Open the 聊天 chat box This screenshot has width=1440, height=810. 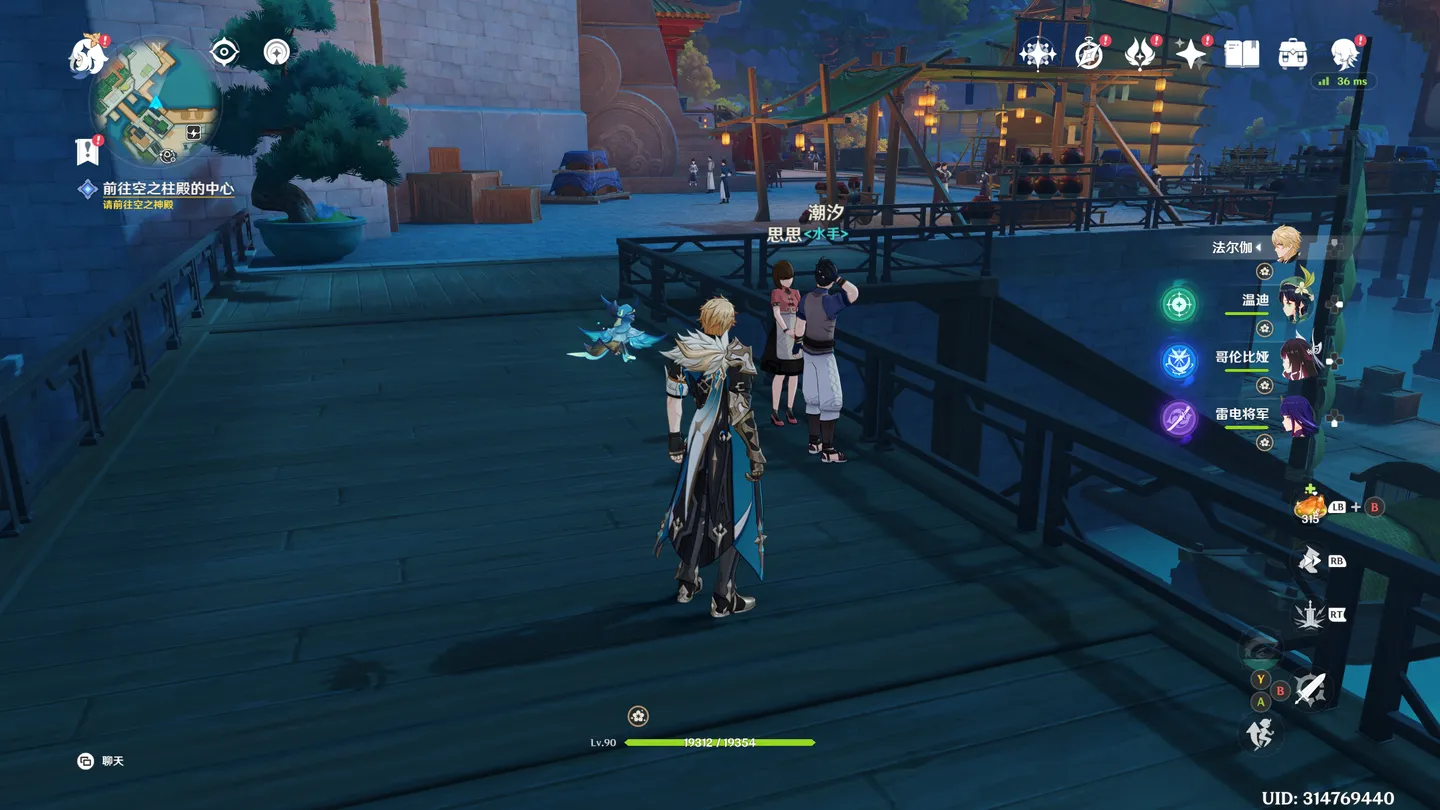[101, 761]
